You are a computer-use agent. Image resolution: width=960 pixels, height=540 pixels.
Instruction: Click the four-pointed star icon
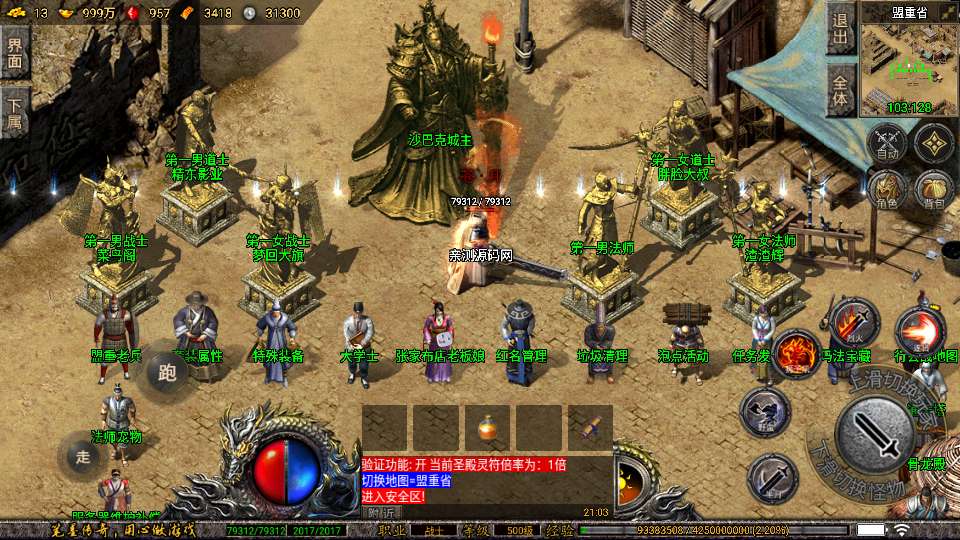934,143
